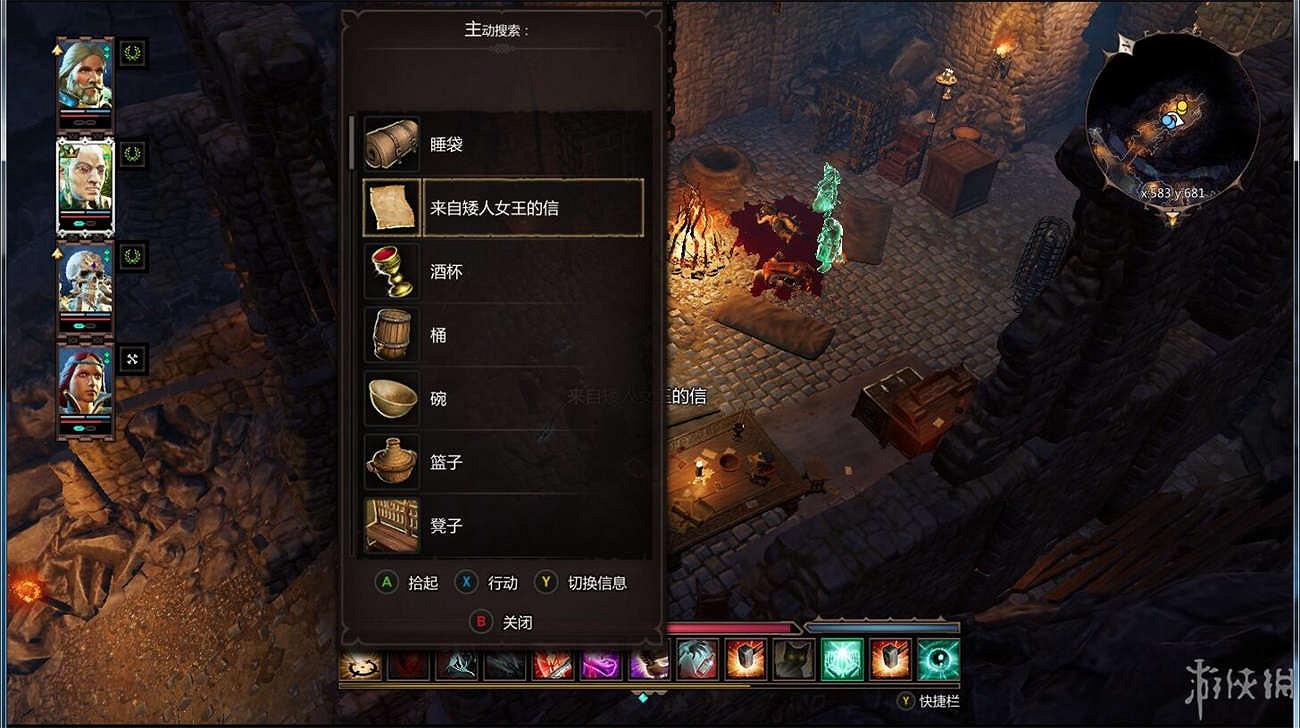Click the green barrier skill icon in hotbar
The width and height of the screenshot is (1300, 728).
tap(843, 659)
